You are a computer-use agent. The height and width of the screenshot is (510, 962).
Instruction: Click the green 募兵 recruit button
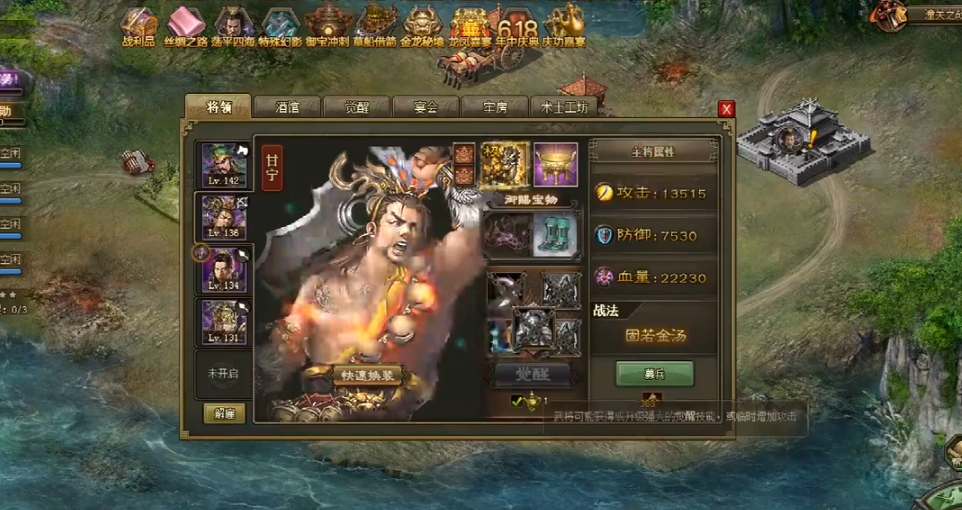pos(654,372)
